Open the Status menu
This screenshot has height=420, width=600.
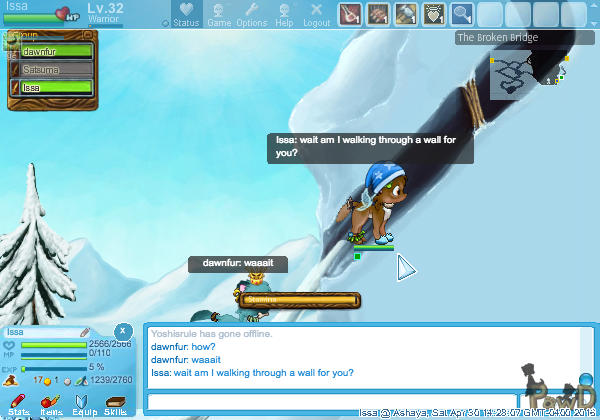[x=185, y=15]
